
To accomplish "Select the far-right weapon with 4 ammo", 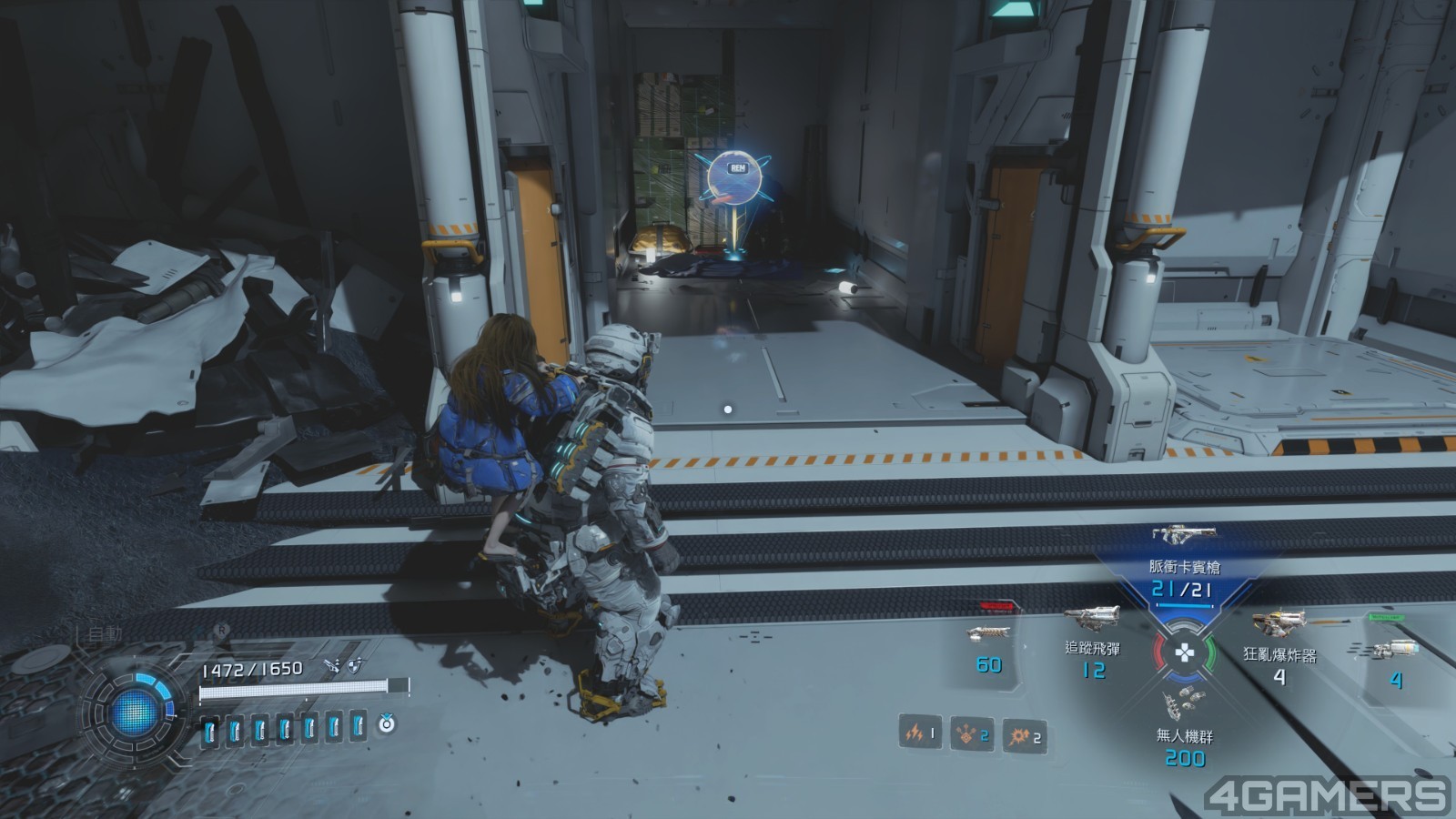I will pyautogui.click(x=1390, y=649).
